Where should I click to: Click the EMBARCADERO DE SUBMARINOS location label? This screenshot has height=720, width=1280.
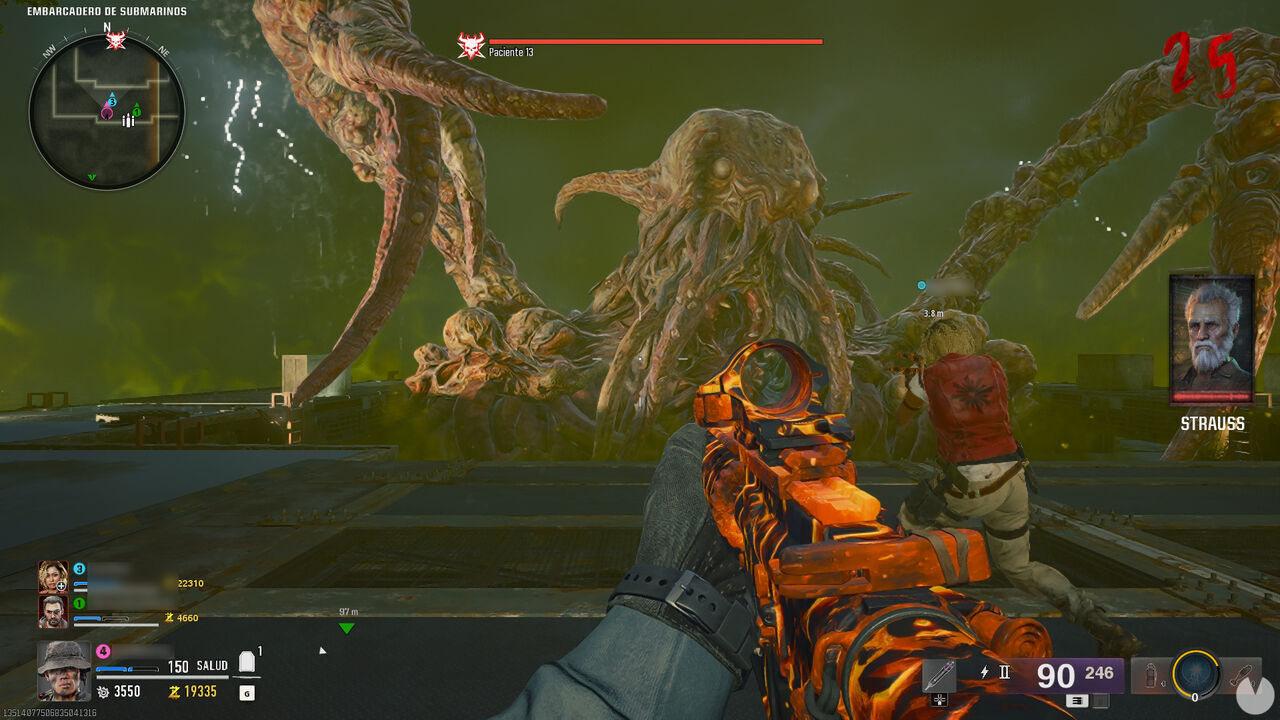[x=106, y=10]
